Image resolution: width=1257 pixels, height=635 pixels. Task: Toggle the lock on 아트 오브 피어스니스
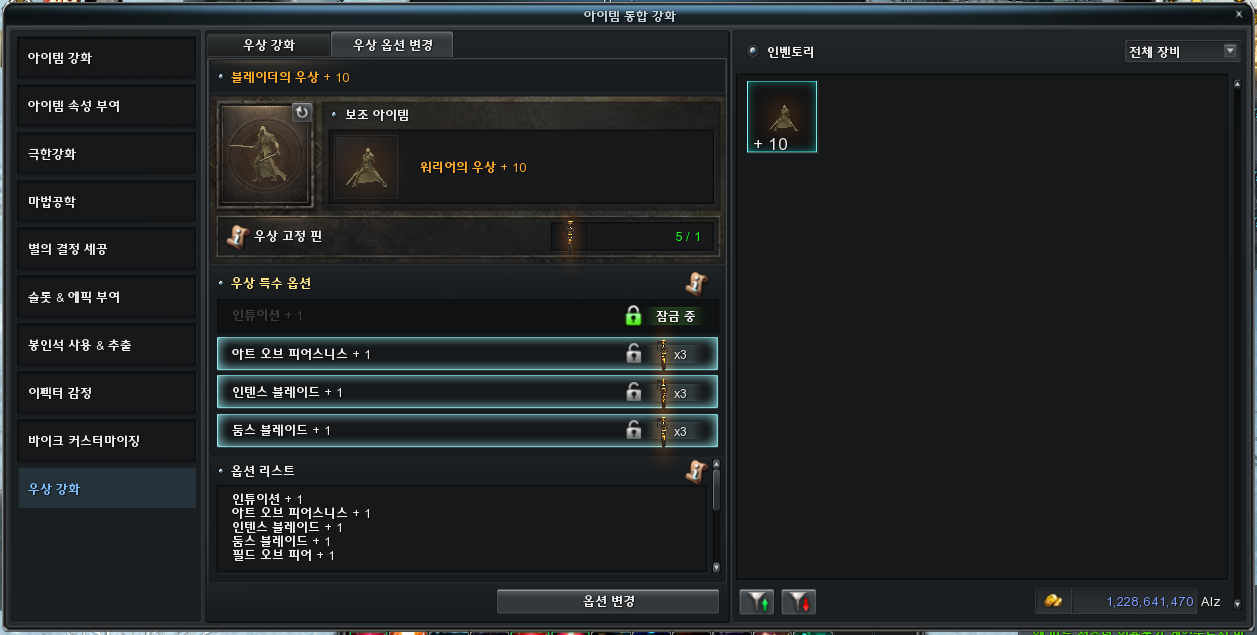[633, 354]
